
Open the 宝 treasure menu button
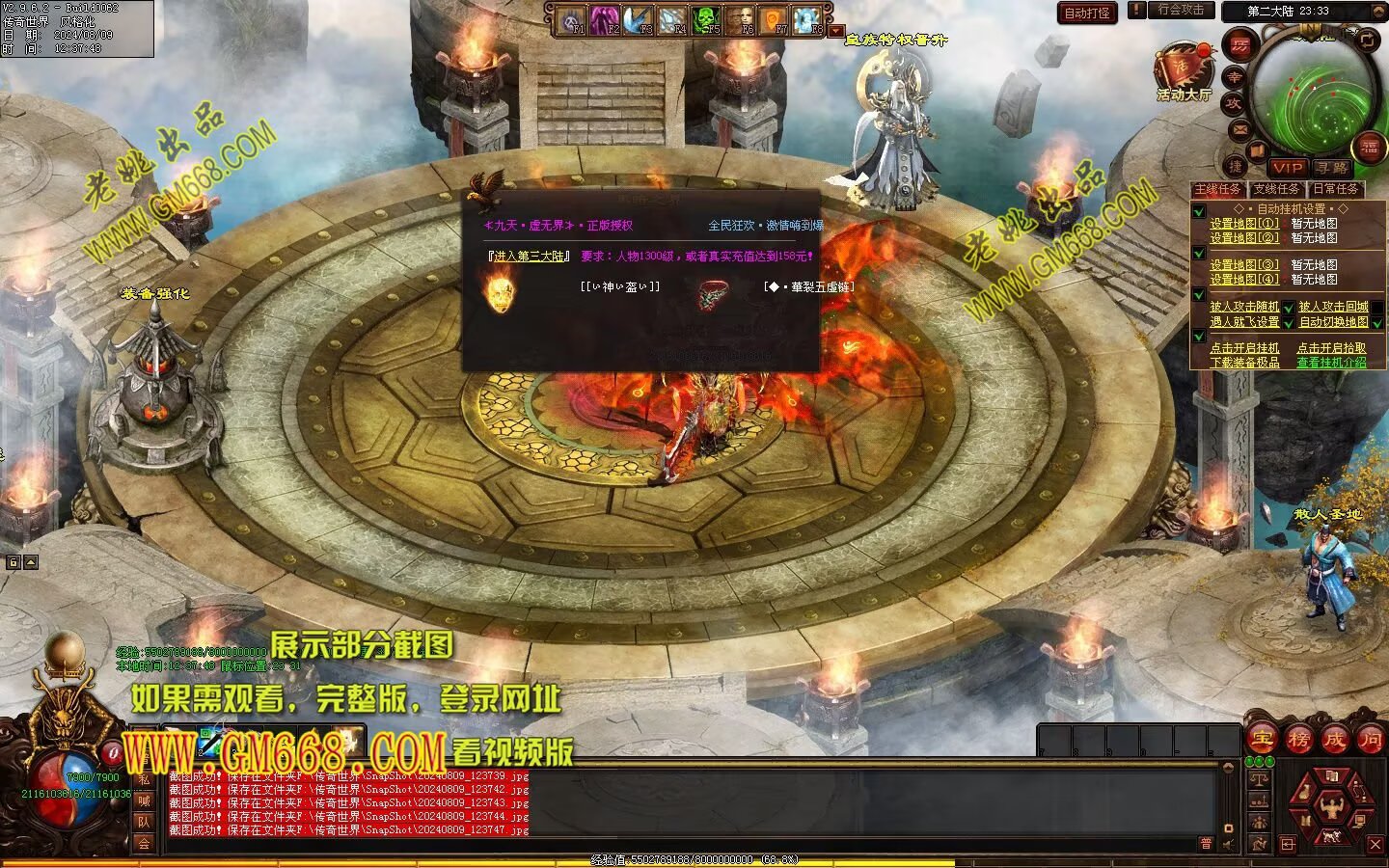[1262, 740]
